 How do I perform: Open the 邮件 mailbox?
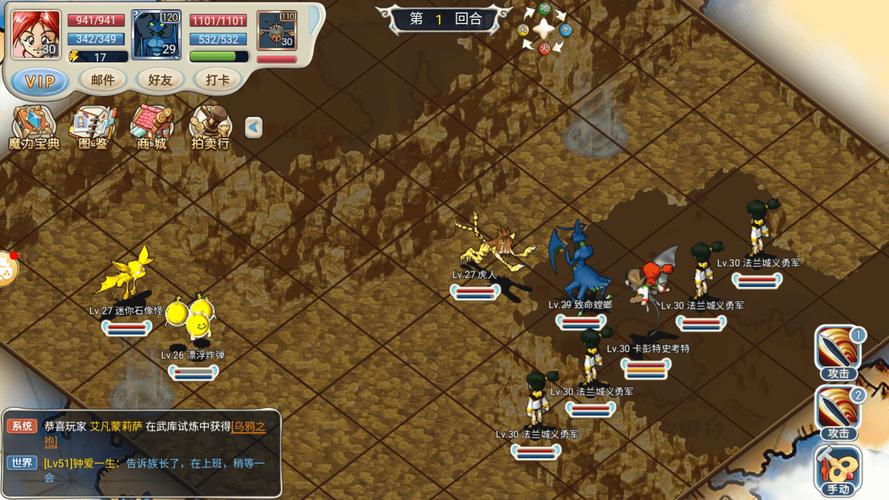click(x=103, y=80)
